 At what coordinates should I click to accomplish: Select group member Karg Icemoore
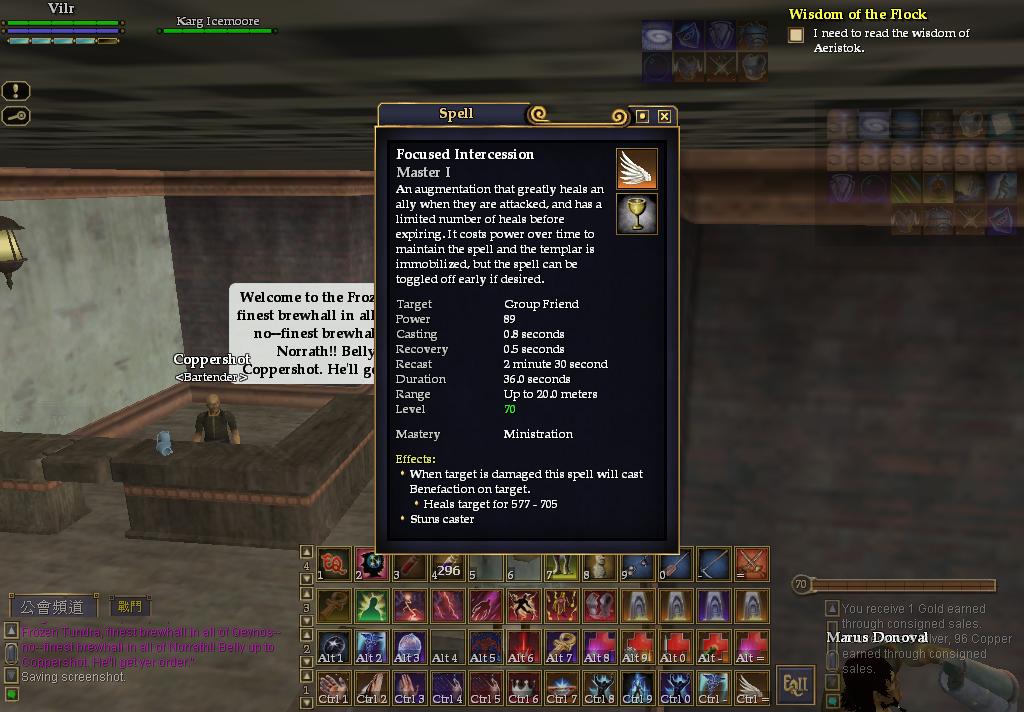pyautogui.click(x=217, y=22)
